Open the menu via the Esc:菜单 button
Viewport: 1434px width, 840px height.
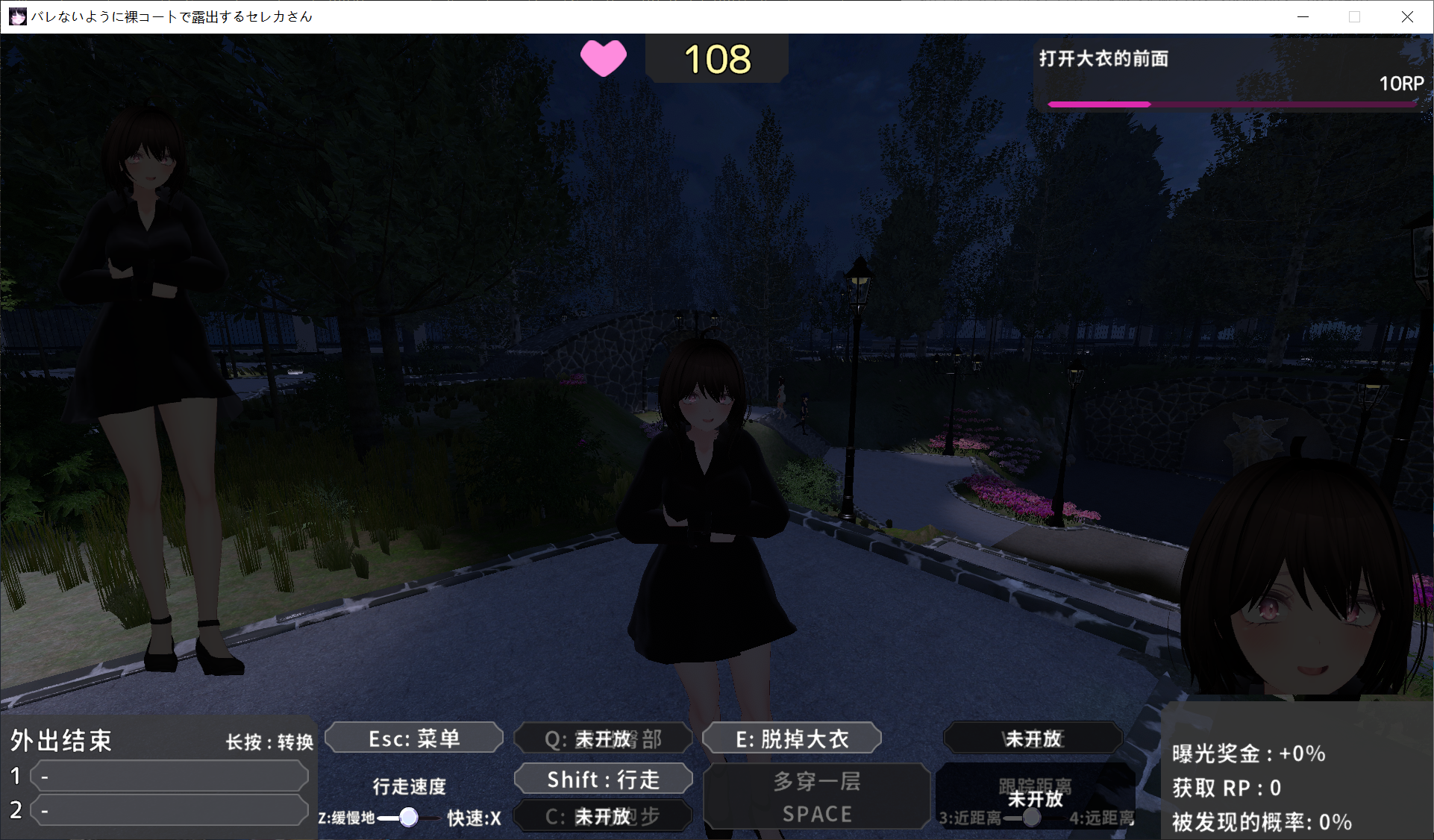413,738
